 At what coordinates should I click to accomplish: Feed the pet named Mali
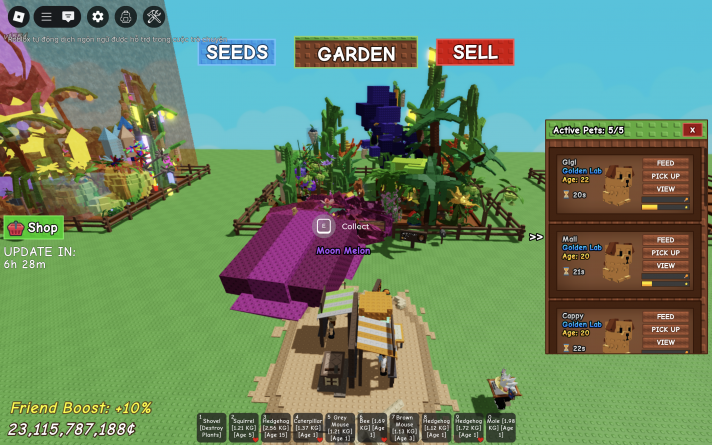coord(665,240)
